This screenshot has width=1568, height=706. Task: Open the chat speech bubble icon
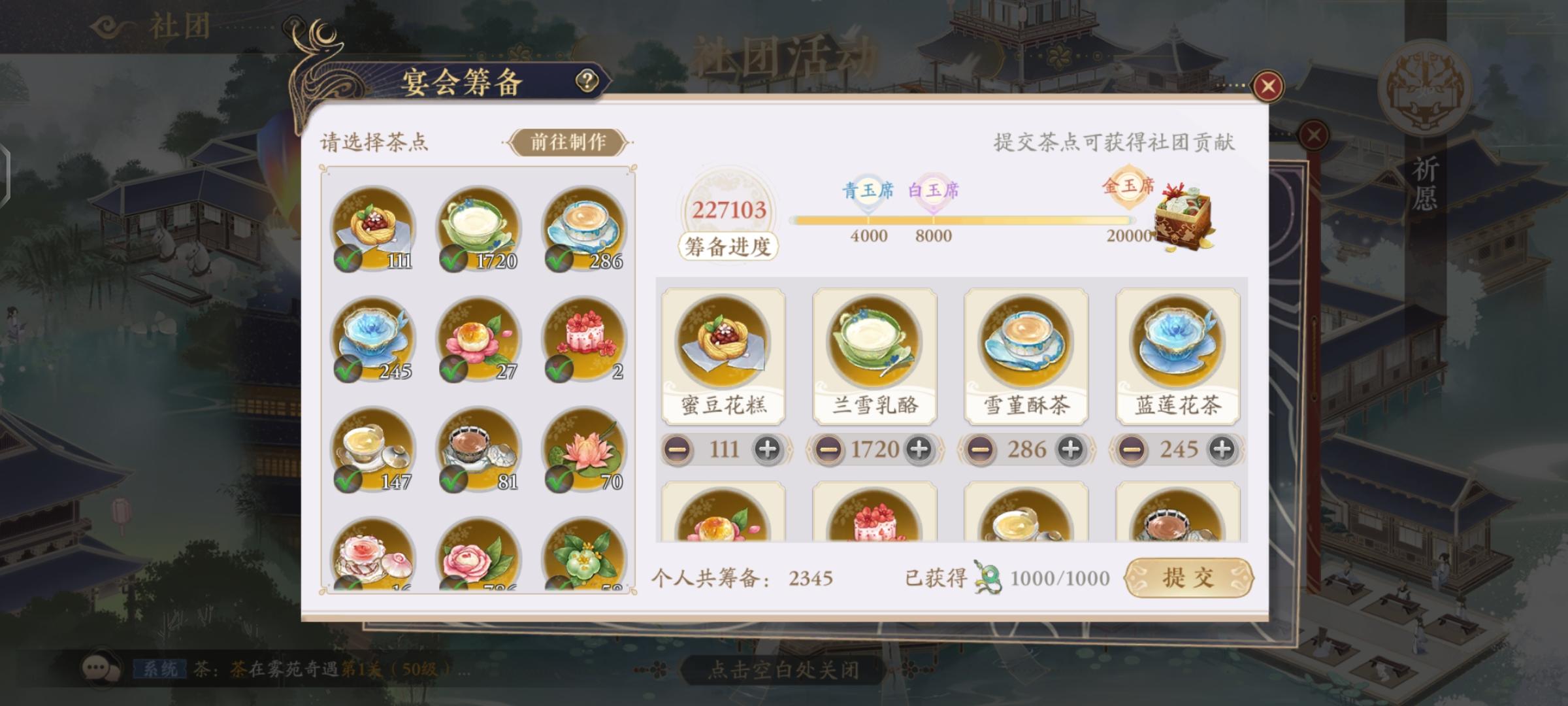100,669
